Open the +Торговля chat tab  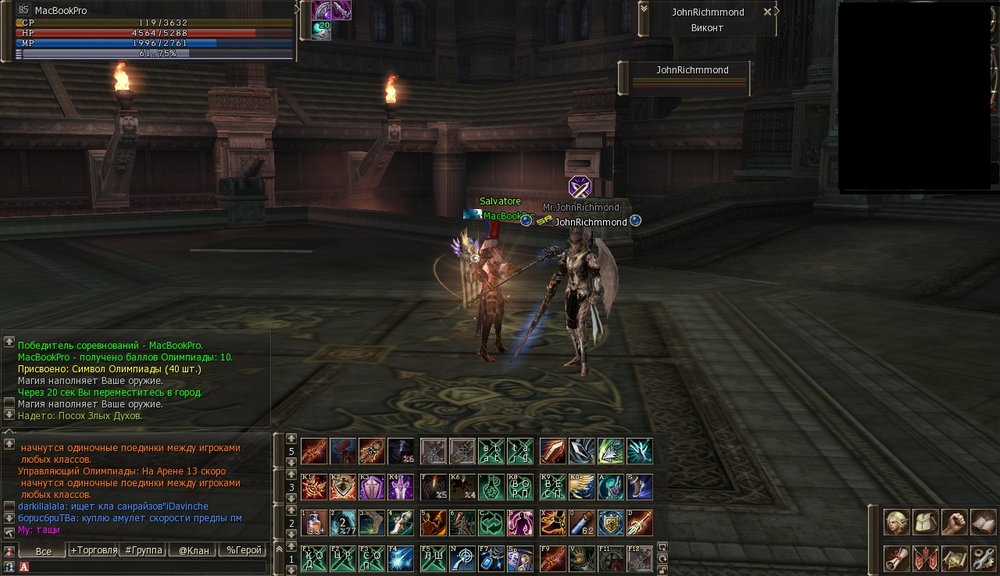[x=93, y=551]
